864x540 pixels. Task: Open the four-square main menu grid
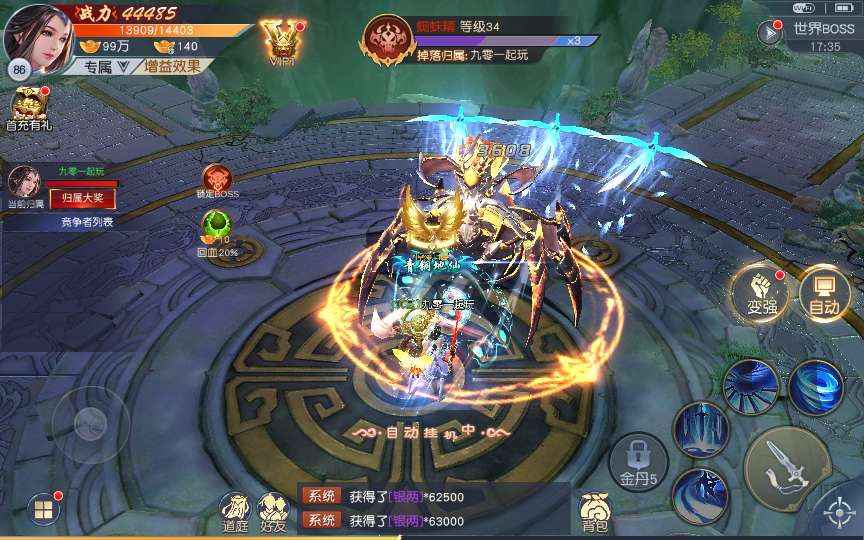tap(44, 511)
